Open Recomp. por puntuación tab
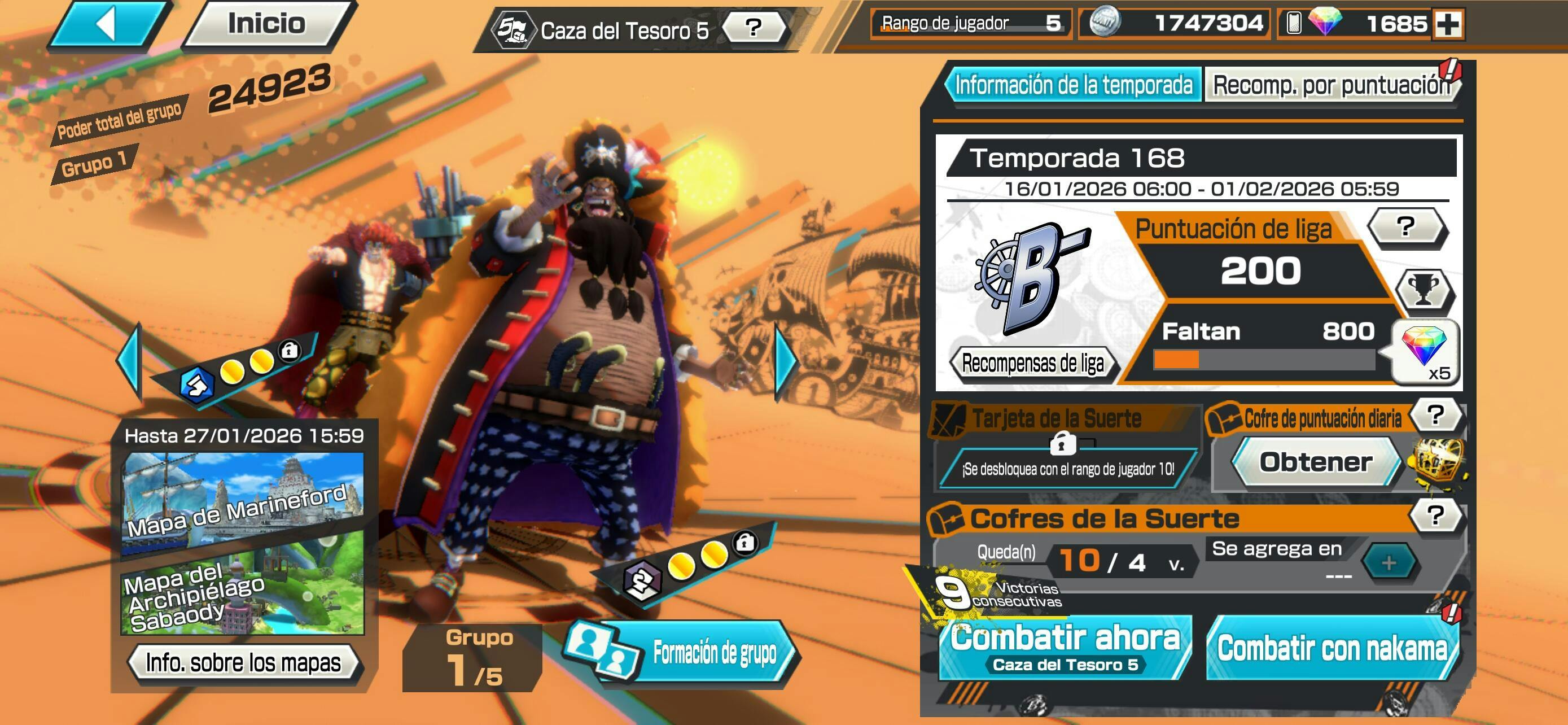Viewport: 1568px width, 725px height. pyautogui.click(x=1331, y=85)
